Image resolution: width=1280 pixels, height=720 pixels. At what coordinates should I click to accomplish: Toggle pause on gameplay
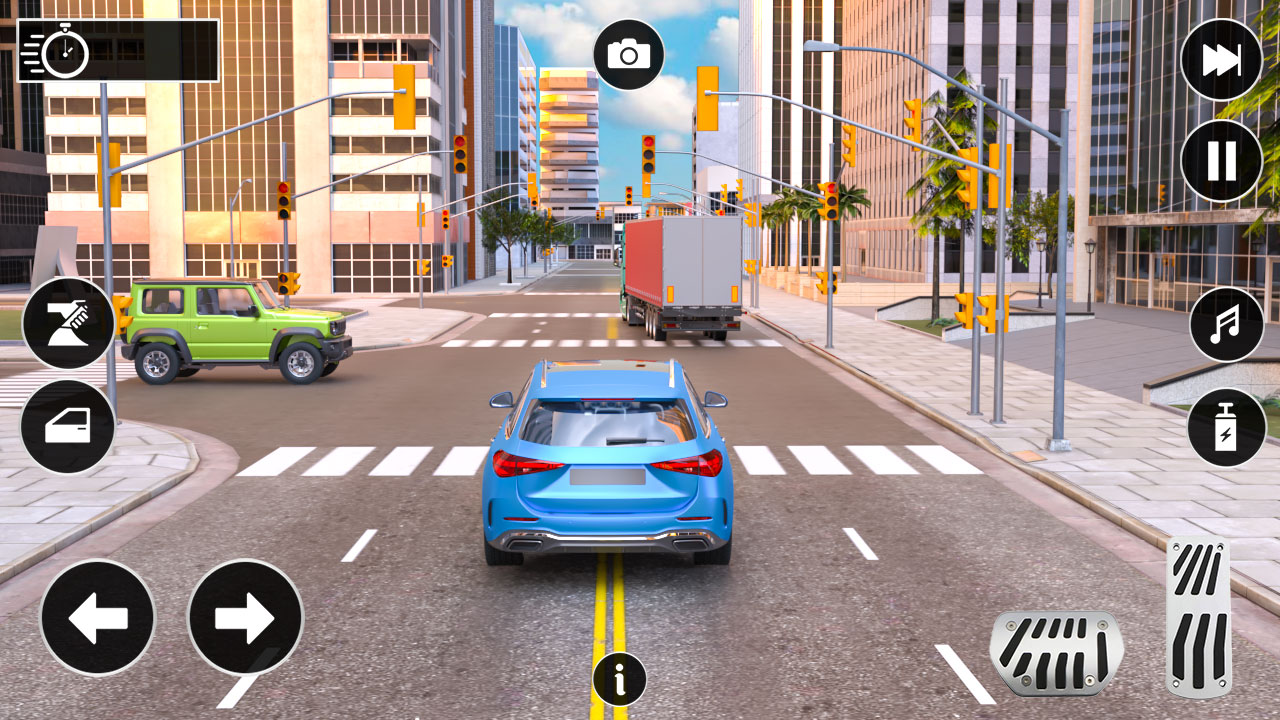1221,158
